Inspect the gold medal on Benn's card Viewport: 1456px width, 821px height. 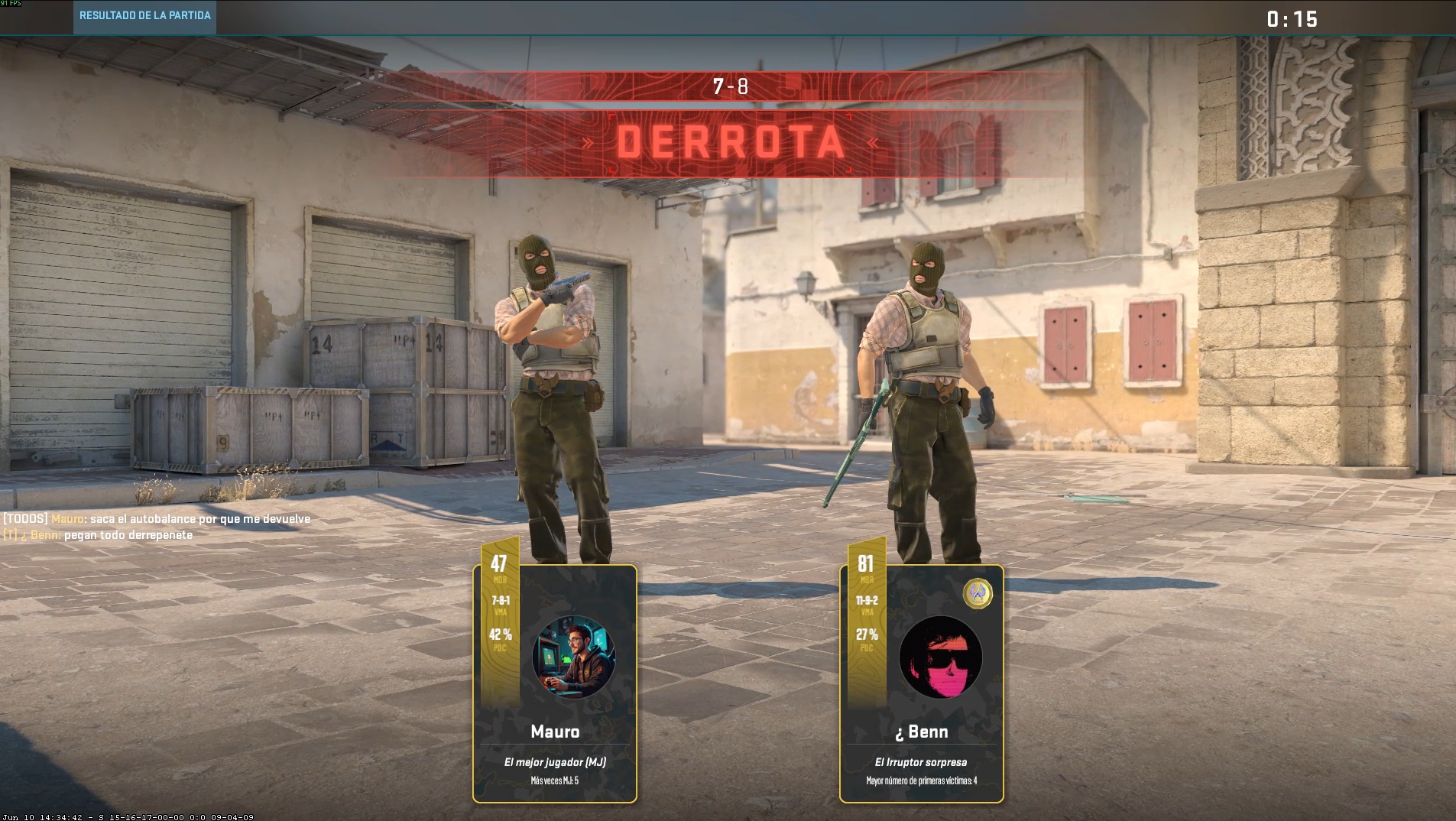(978, 592)
